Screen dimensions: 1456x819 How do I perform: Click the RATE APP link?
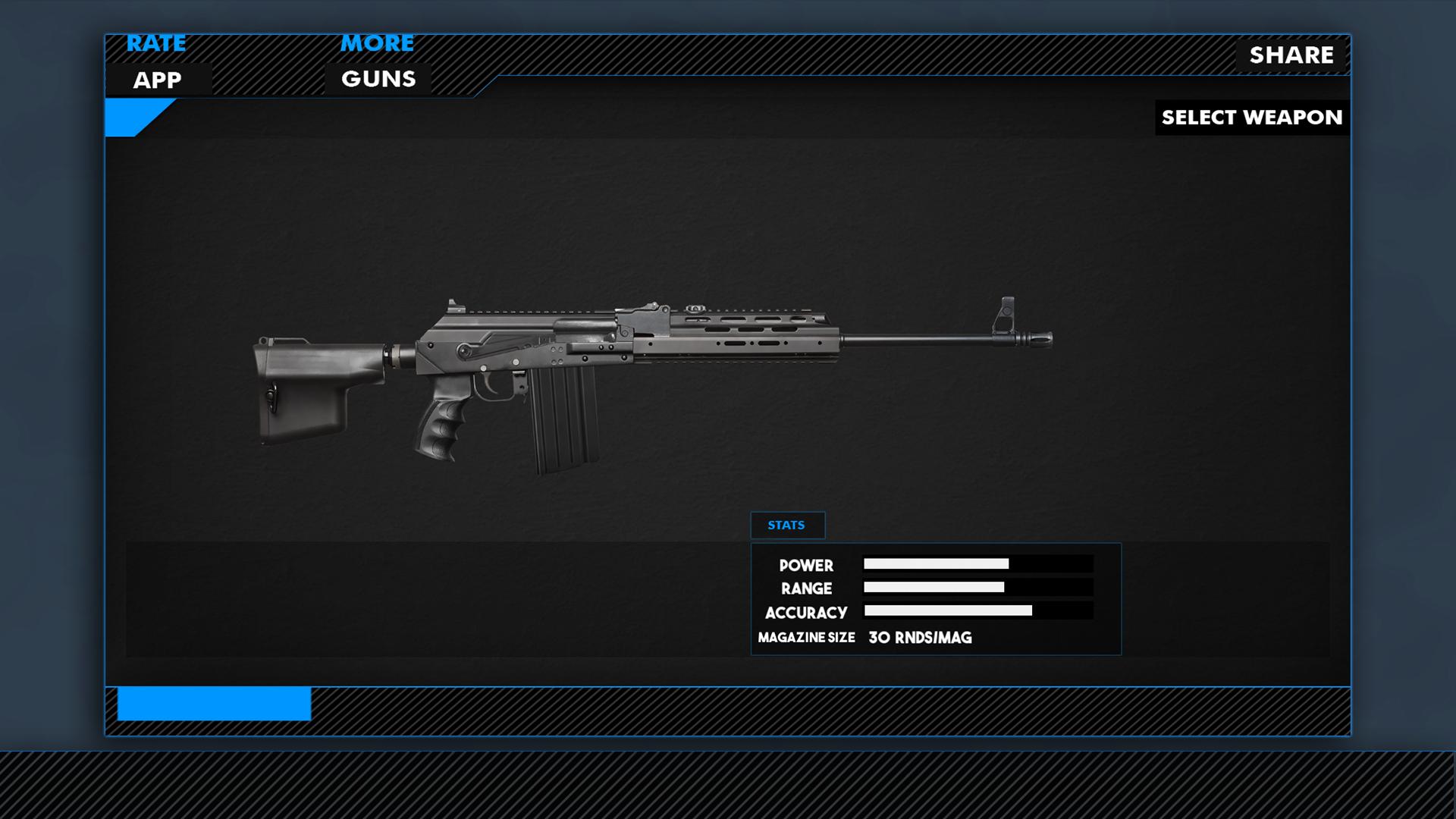(156, 43)
